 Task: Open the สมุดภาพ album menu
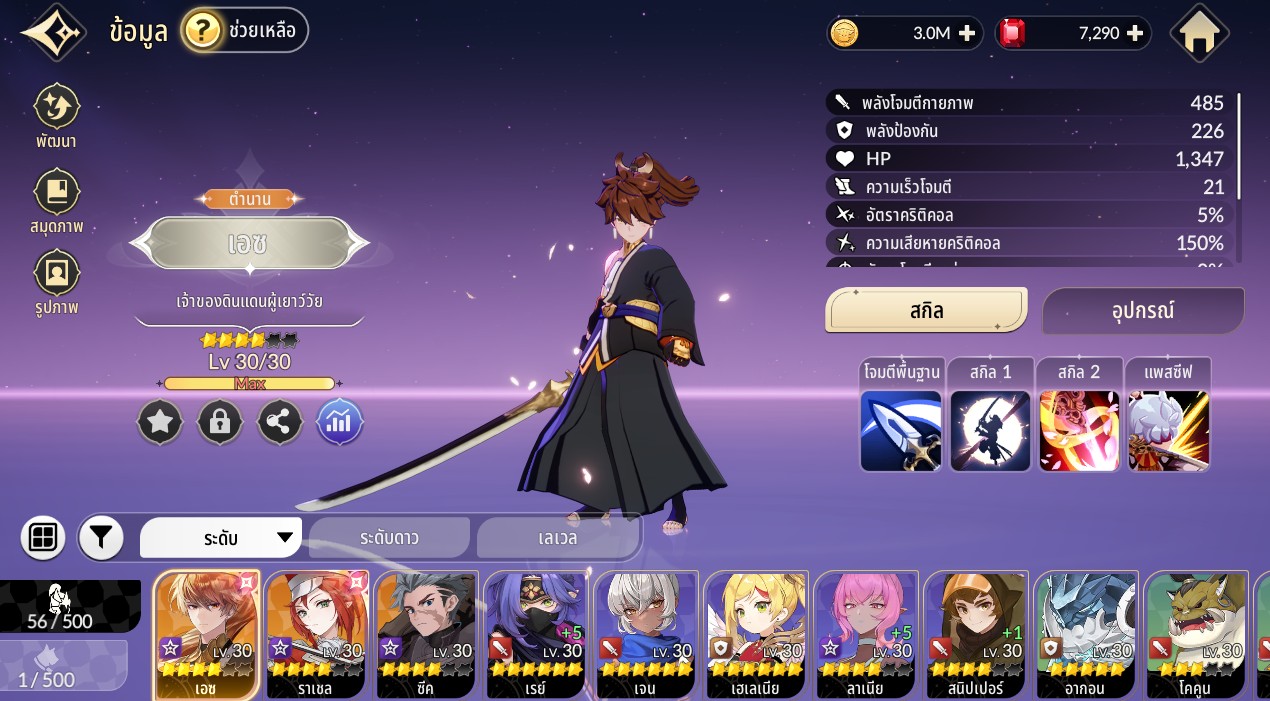56,201
